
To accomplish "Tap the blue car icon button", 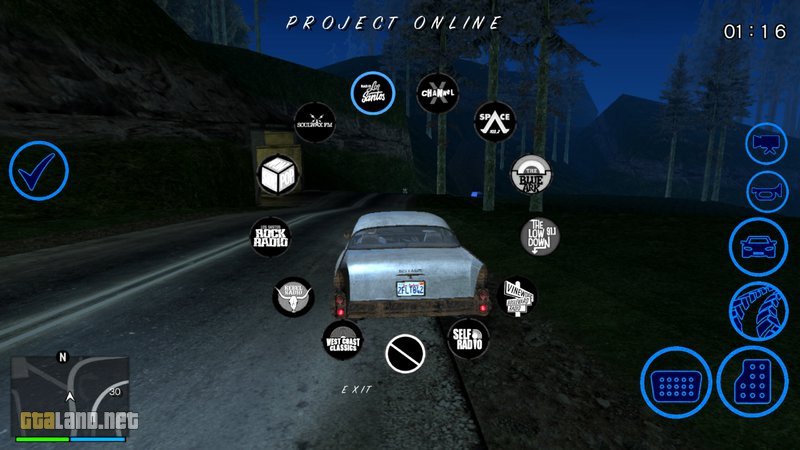I will coord(758,246).
